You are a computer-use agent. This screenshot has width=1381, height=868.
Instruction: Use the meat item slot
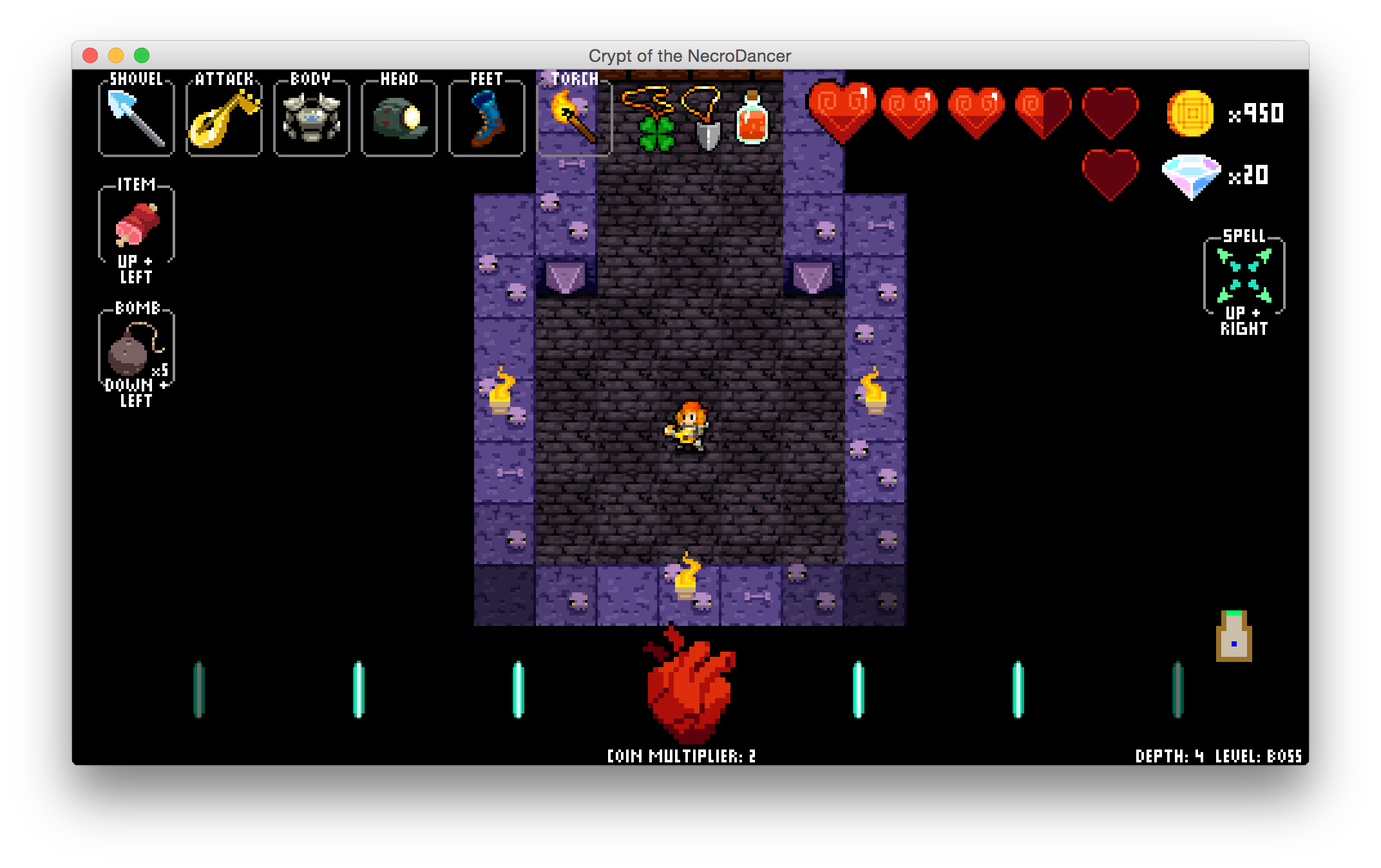136,225
